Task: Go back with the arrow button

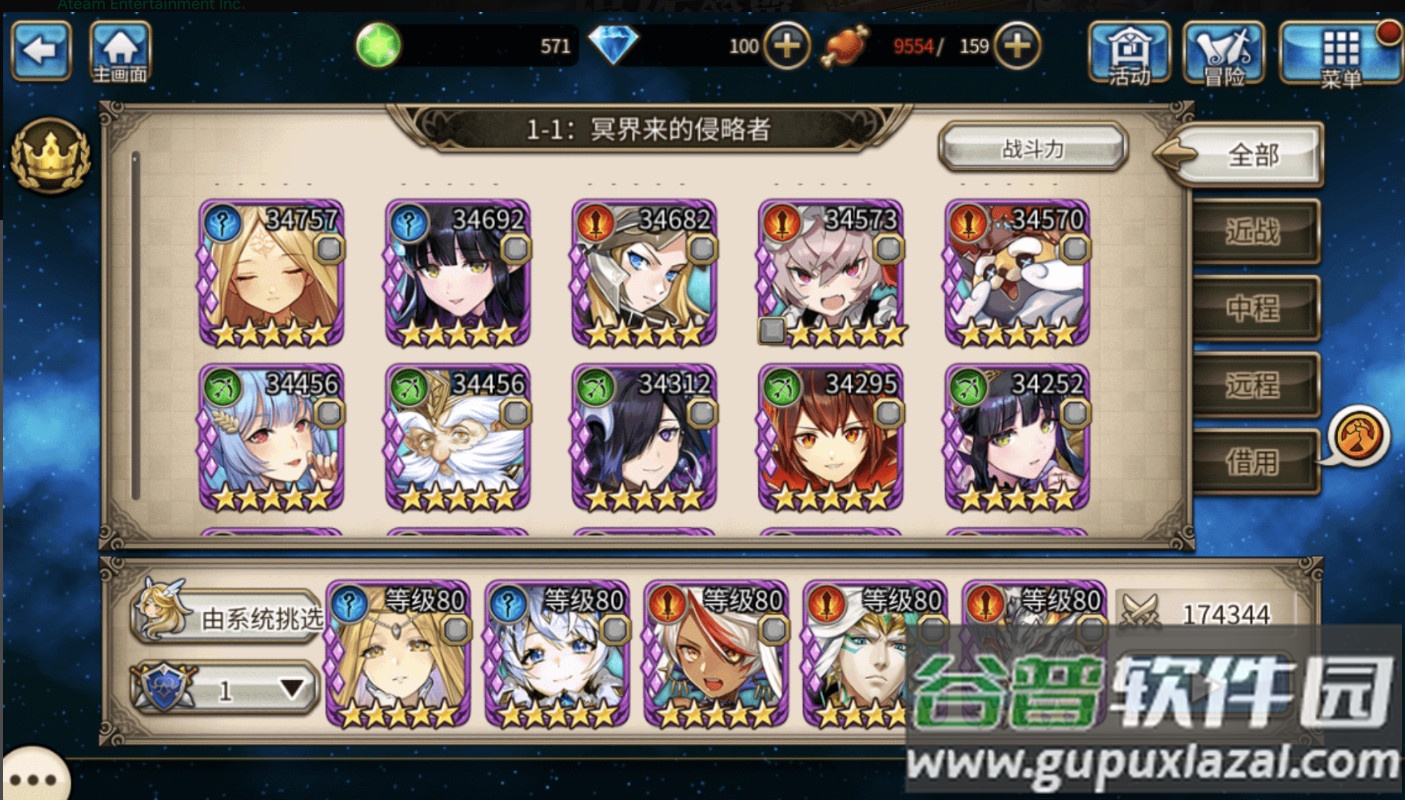Action: coord(41,50)
